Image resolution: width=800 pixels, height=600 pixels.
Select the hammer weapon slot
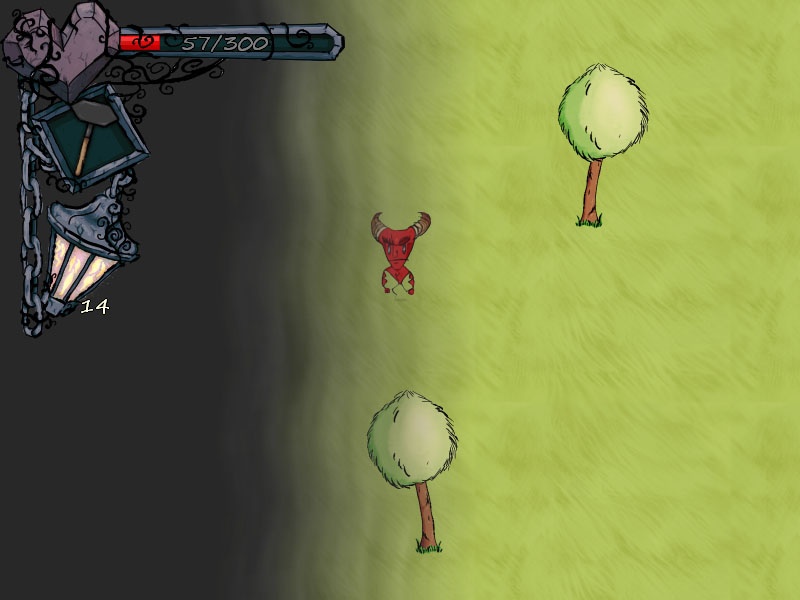click(88, 139)
